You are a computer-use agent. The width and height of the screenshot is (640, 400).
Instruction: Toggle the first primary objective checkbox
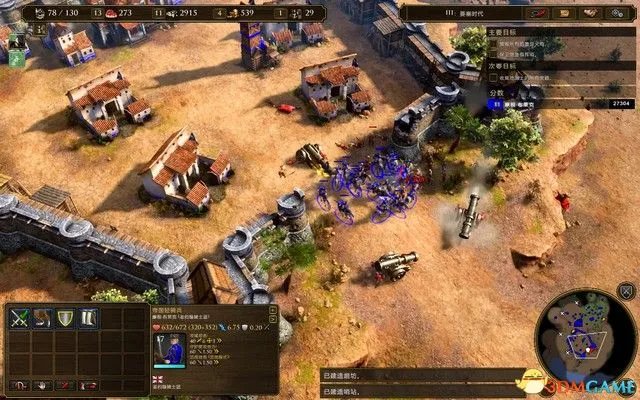[493, 45]
